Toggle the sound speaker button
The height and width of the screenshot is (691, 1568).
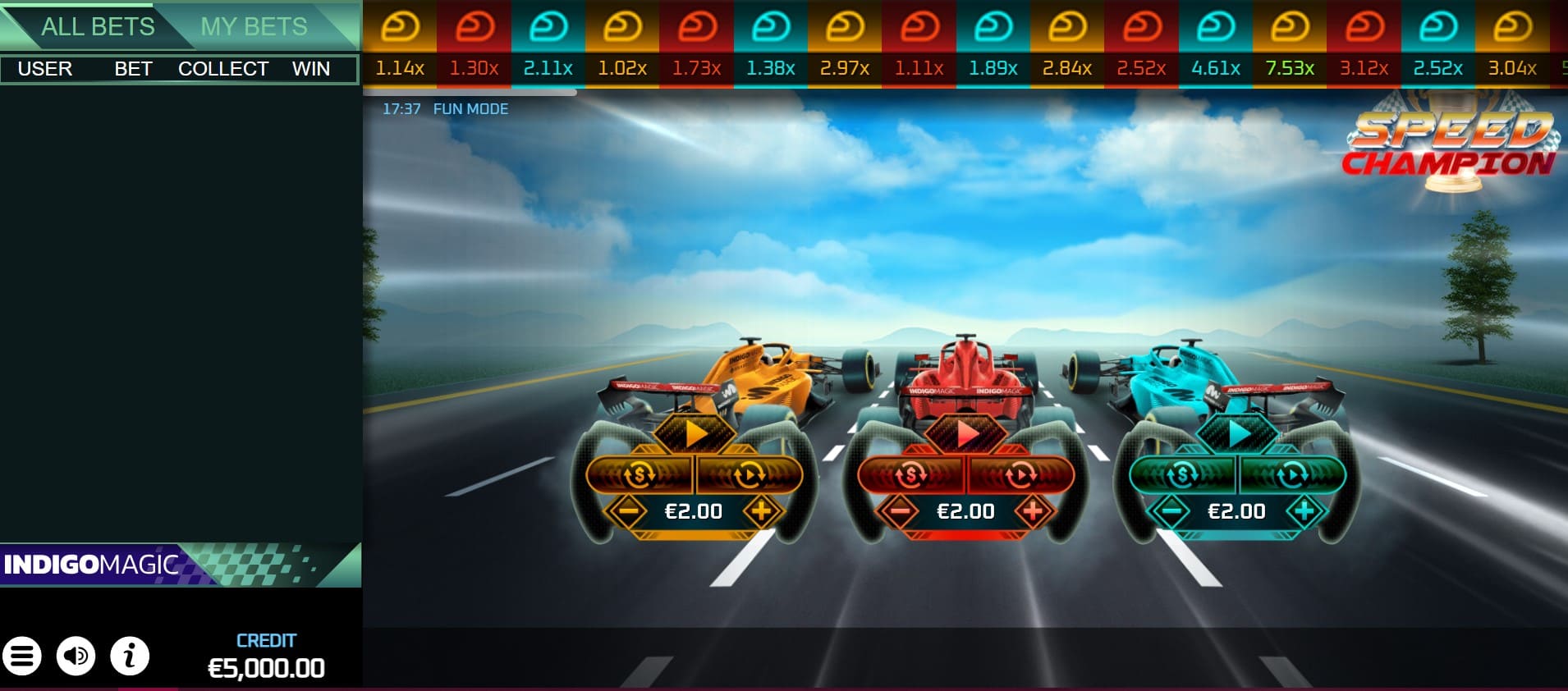(76, 656)
